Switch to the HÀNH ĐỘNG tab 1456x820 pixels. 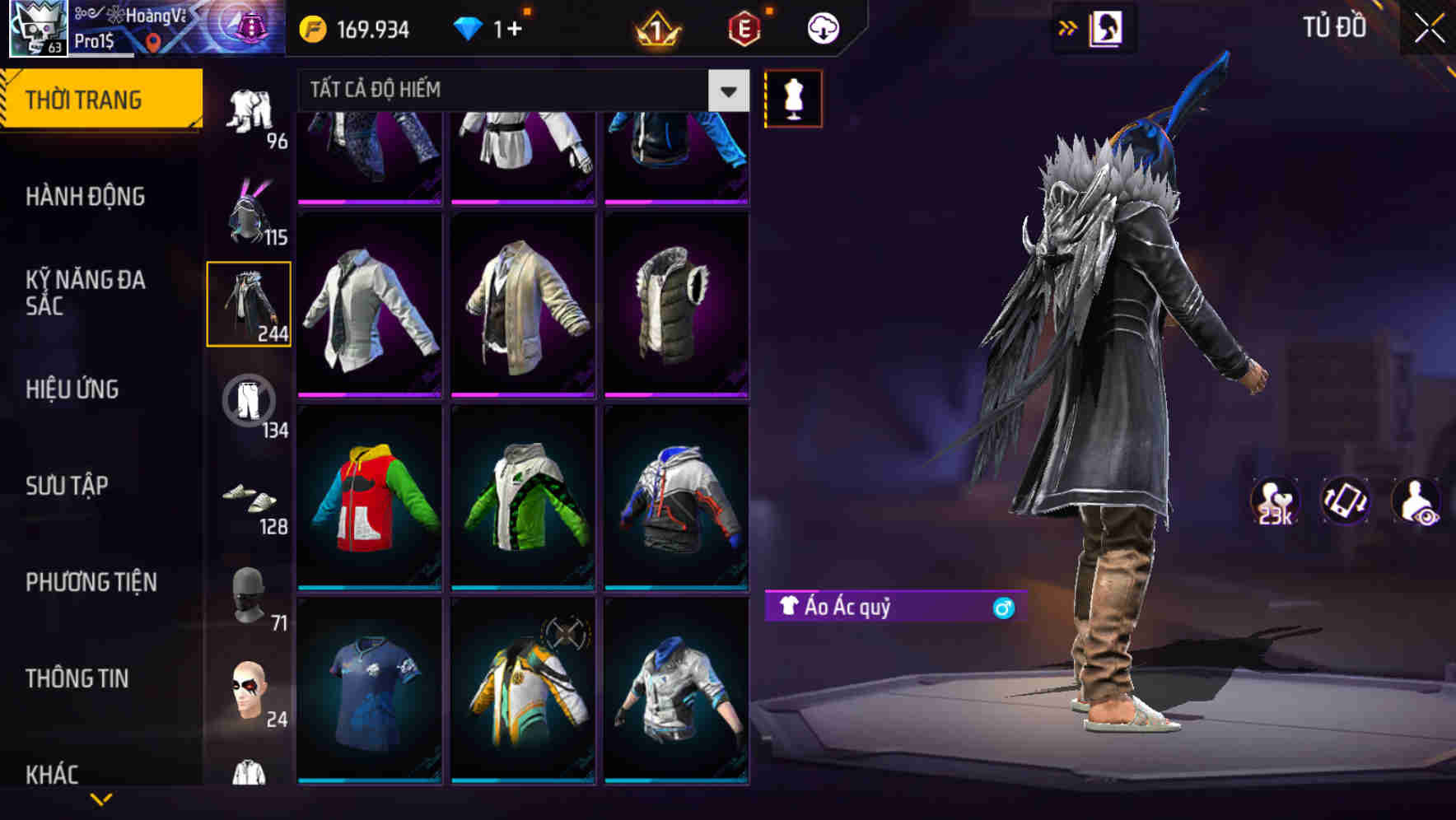(x=86, y=198)
